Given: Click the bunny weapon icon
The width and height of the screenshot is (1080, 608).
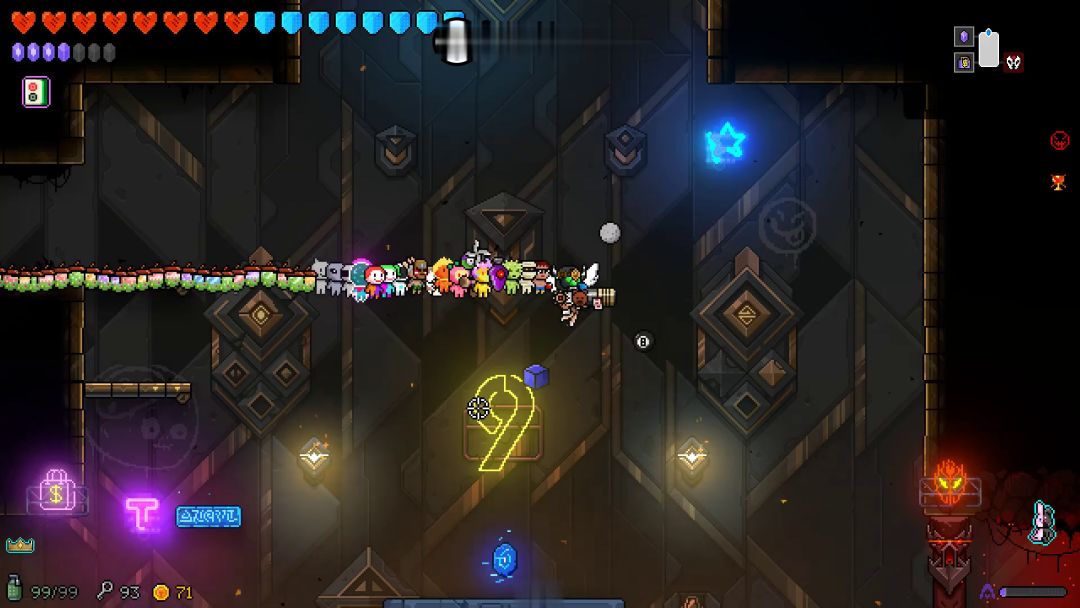Looking at the screenshot, I should 1042,522.
